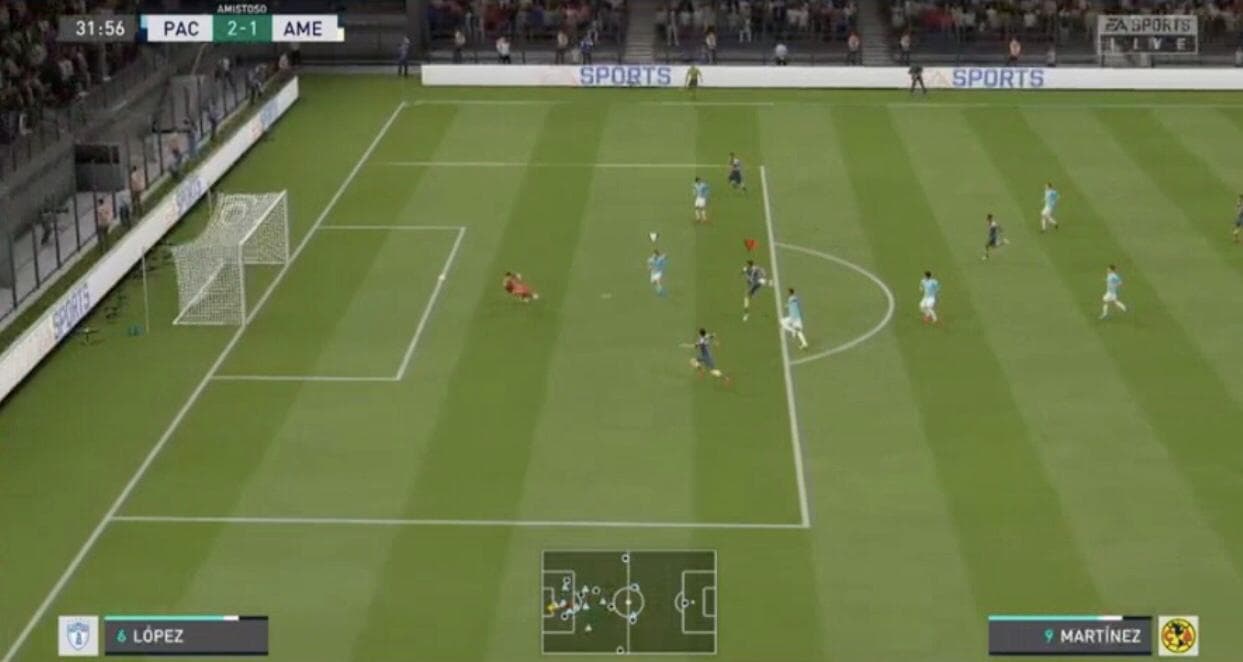Click the López player name panel
Viewport: 1243px width, 662px height.
[186, 636]
